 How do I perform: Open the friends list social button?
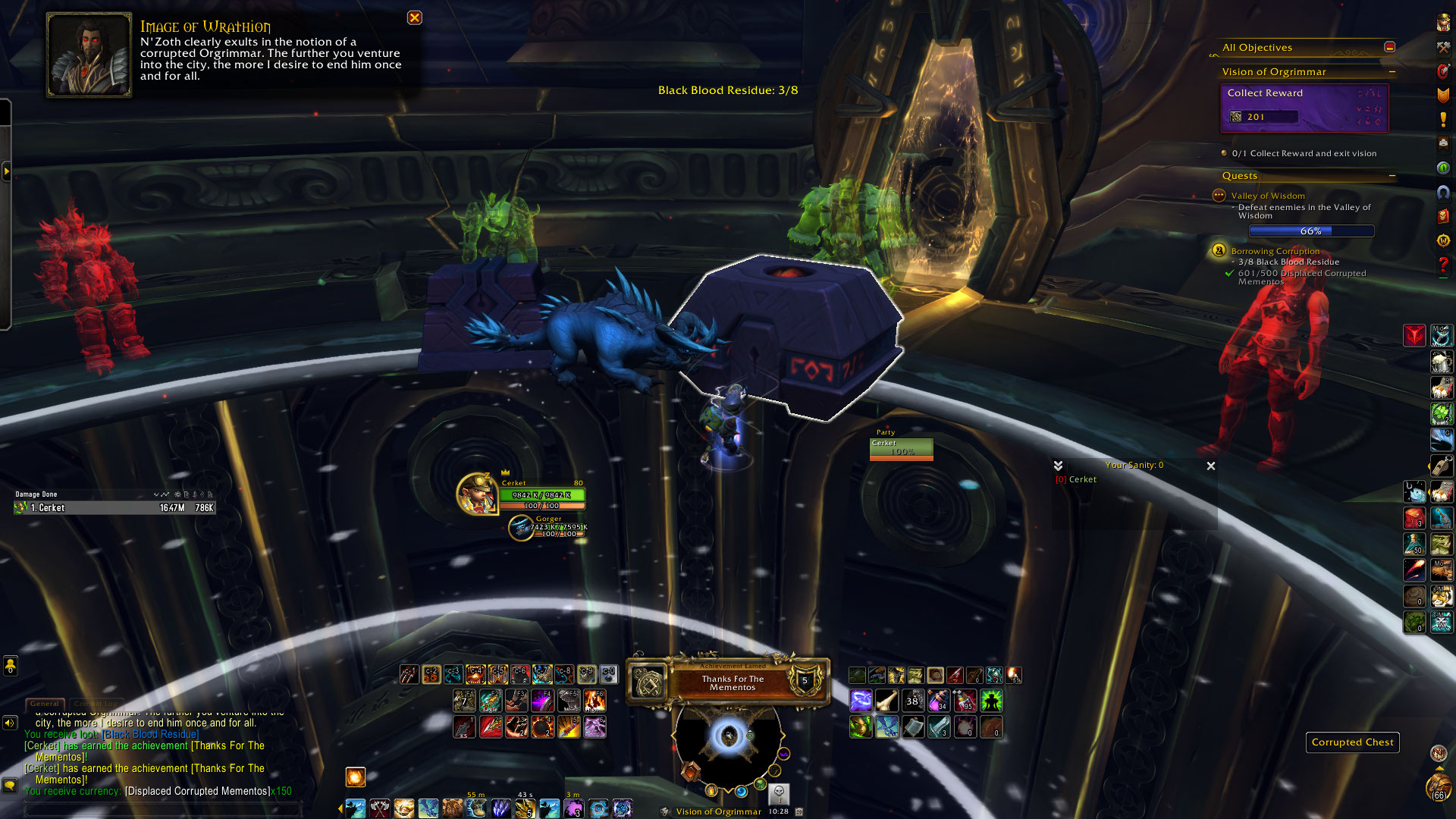tap(10, 666)
